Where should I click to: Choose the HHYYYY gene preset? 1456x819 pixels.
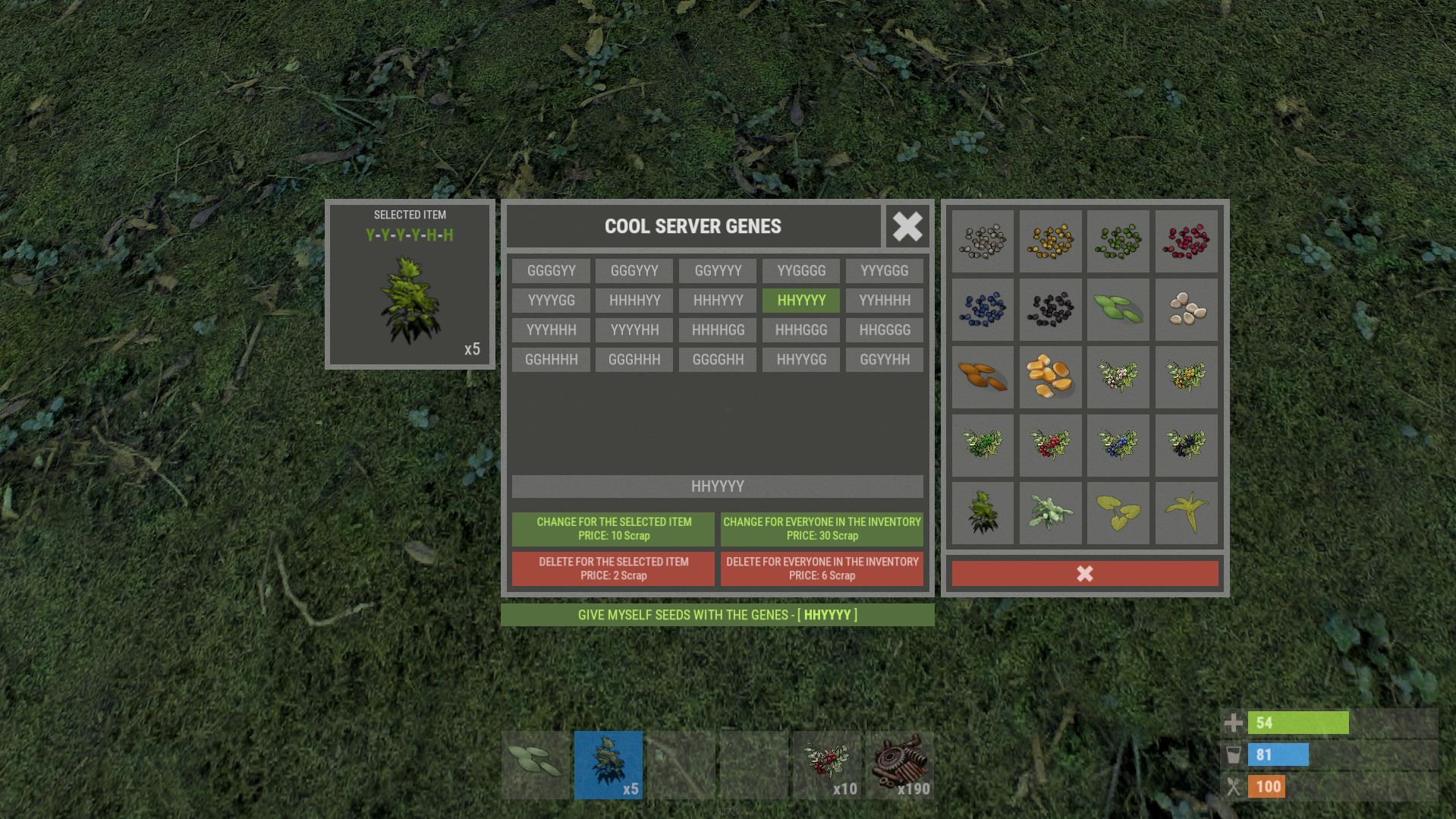pos(800,301)
